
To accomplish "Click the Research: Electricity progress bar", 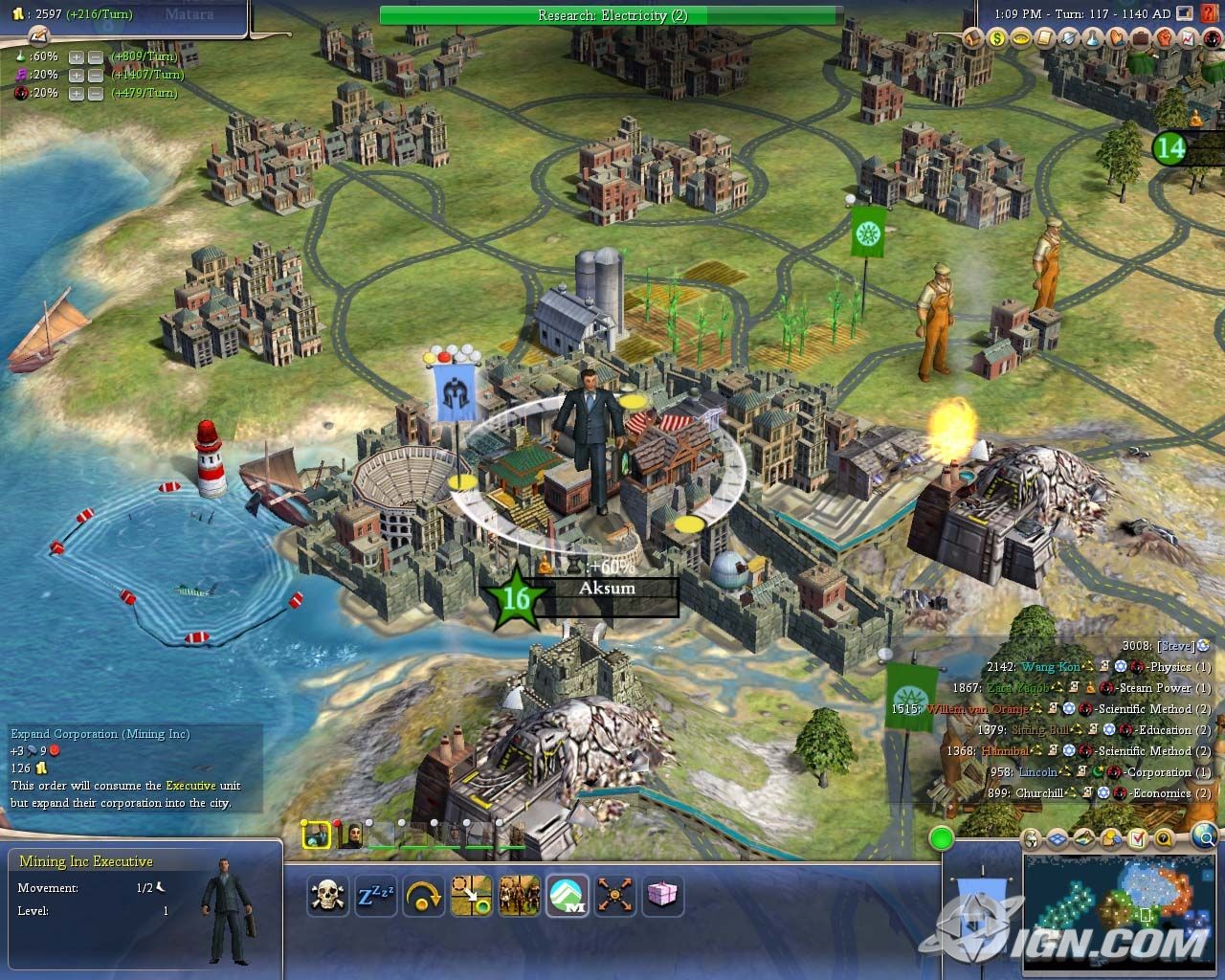I will [612, 15].
